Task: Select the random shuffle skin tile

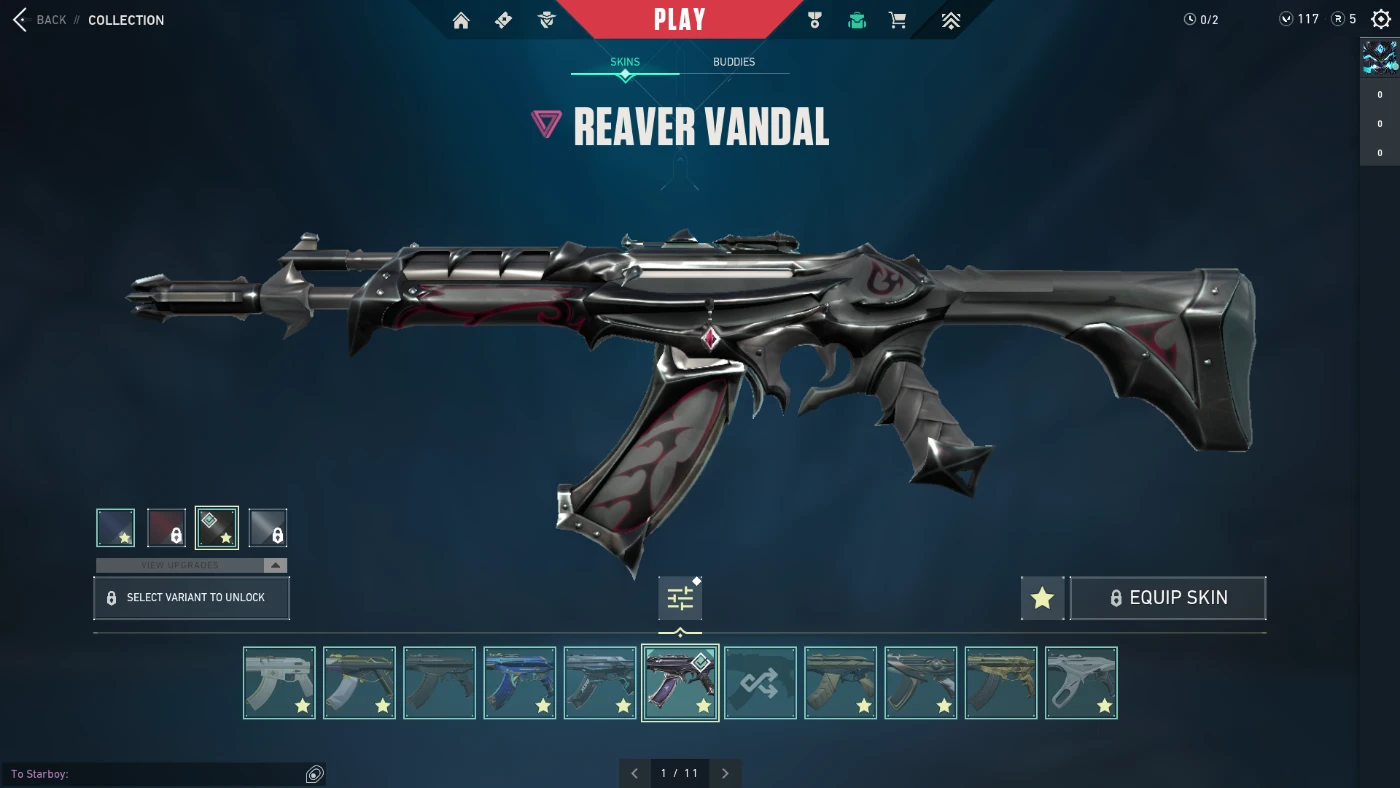Action: [x=760, y=683]
